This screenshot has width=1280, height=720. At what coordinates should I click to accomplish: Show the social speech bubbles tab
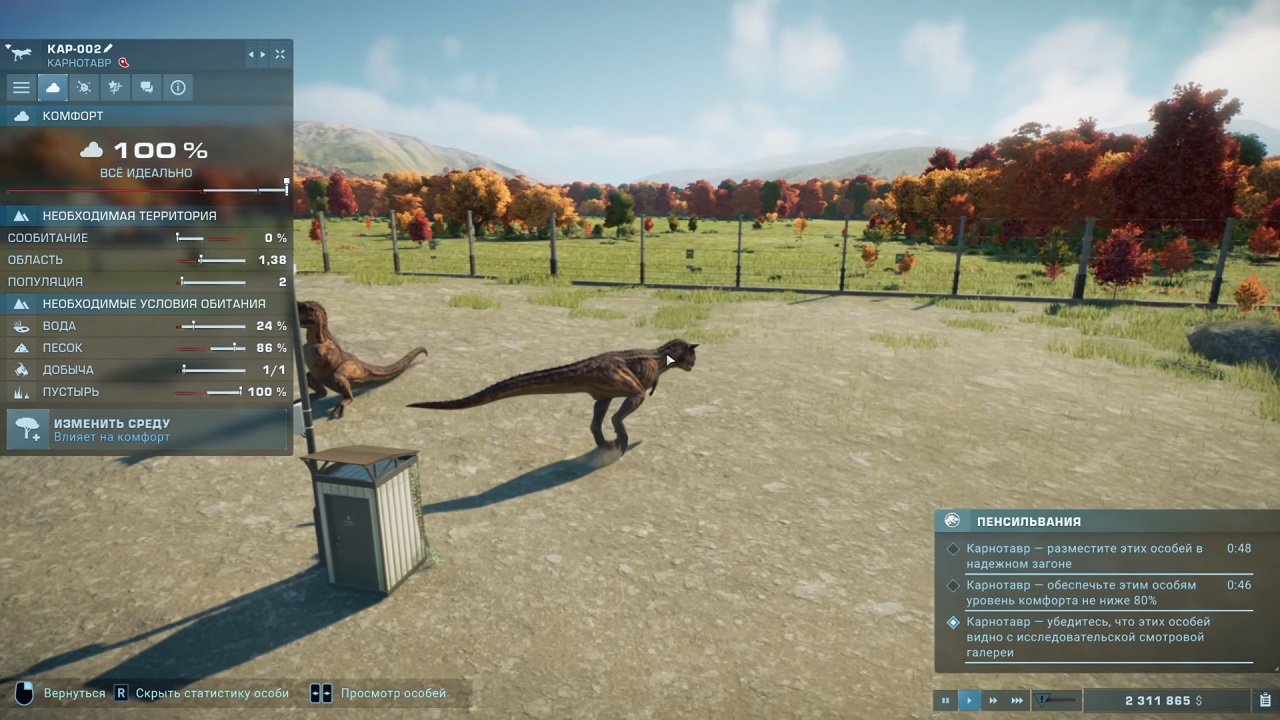pos(147,88)
